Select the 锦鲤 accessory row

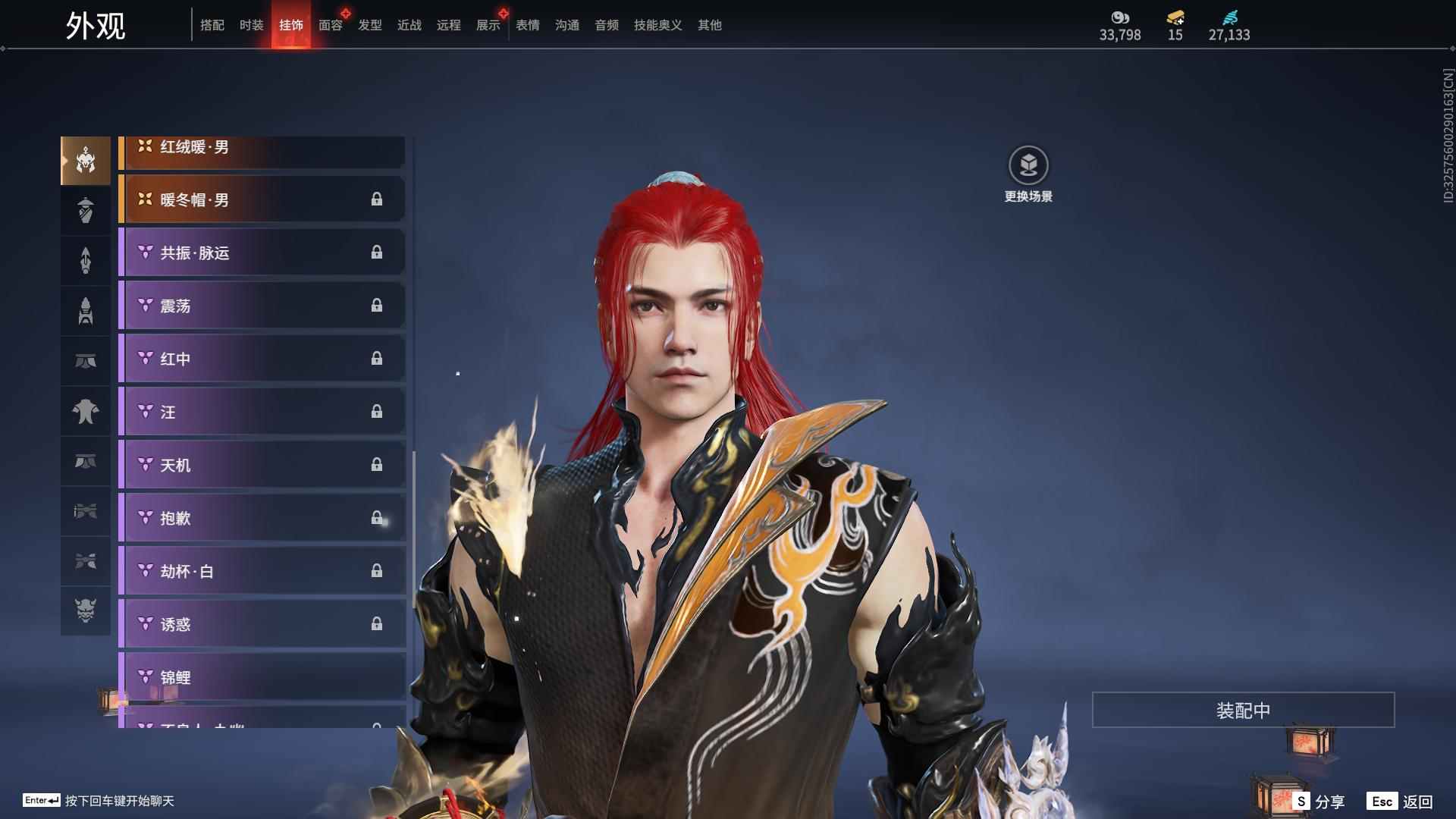point(262,676)
